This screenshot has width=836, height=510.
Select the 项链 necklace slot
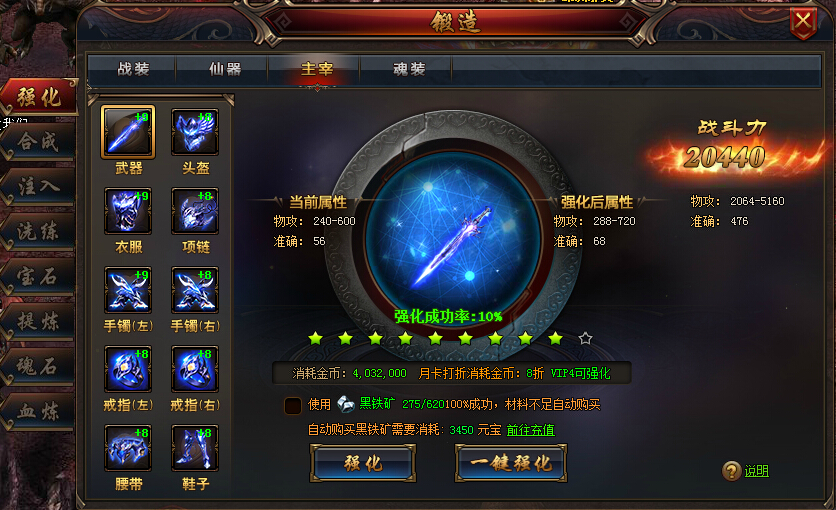click(195, 211)
